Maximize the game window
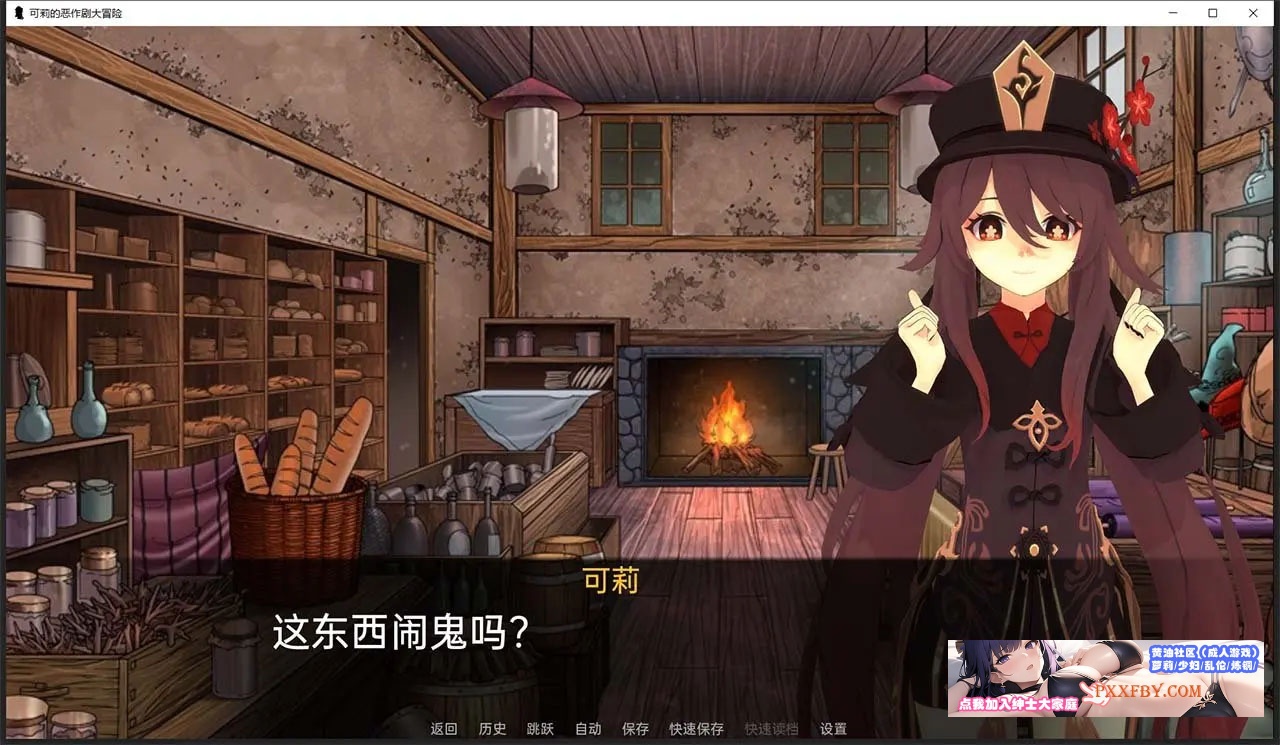The image size is (1280, 745). coord(1212,13)
